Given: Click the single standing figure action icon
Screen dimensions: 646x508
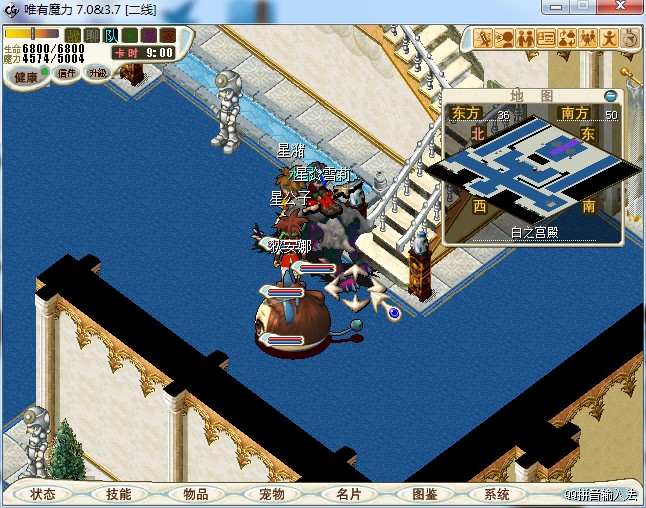Looking at the screenshot, I should point(609,39).
